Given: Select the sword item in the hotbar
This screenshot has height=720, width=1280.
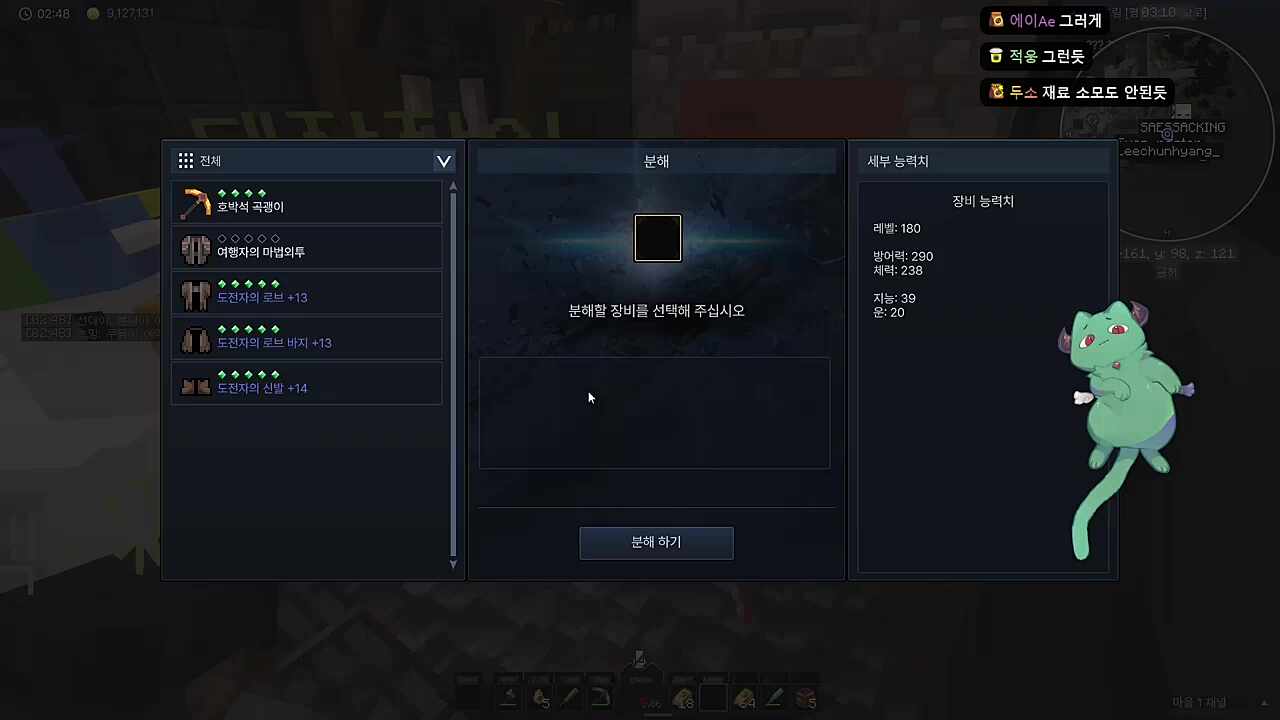Looking at the screenshot, I should 572,697.
